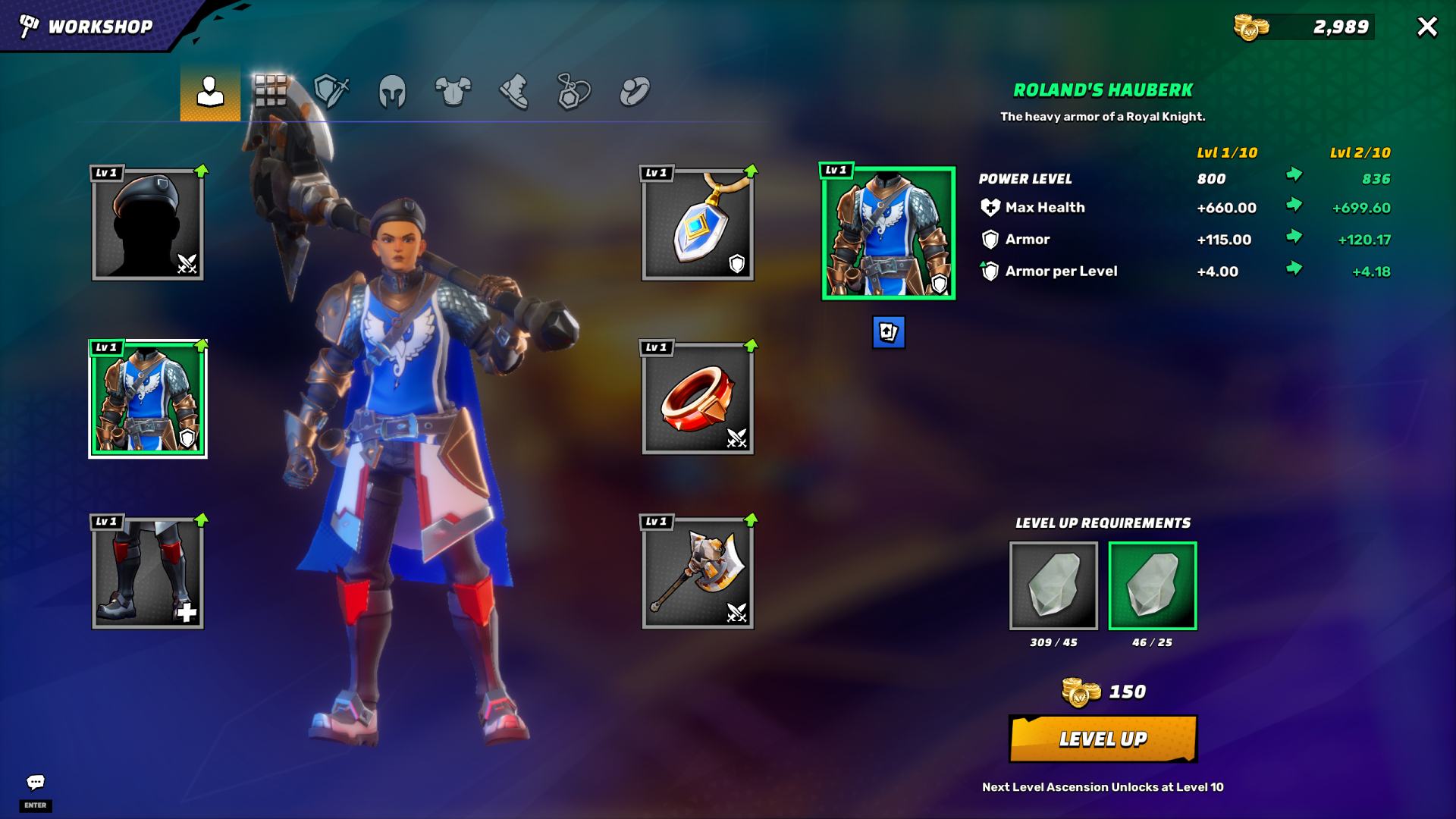
Task: Open the grid inventory tab
Action: pyautogui.click(x=270, y=92)
